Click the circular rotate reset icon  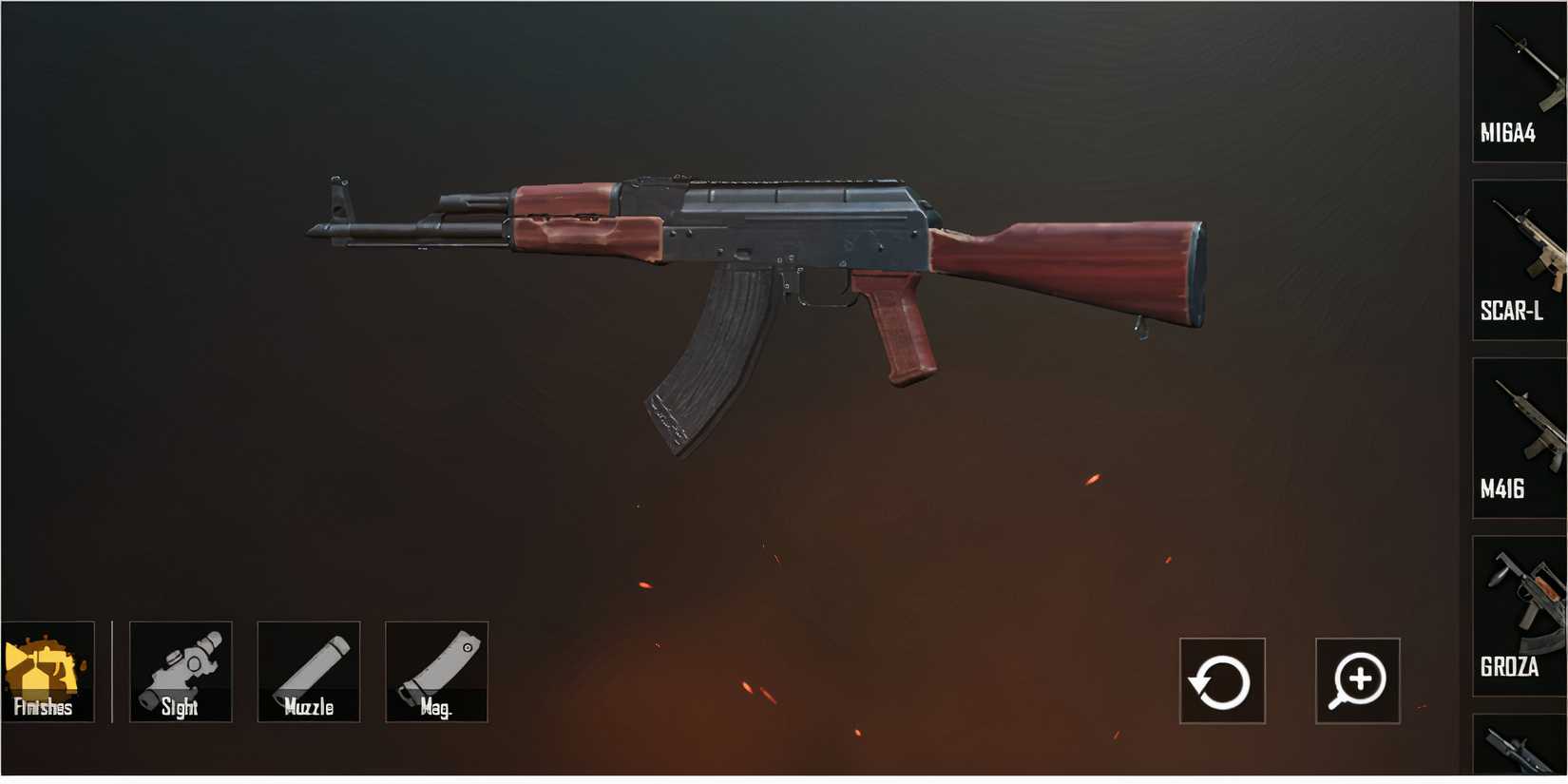tap(1221, 679)
